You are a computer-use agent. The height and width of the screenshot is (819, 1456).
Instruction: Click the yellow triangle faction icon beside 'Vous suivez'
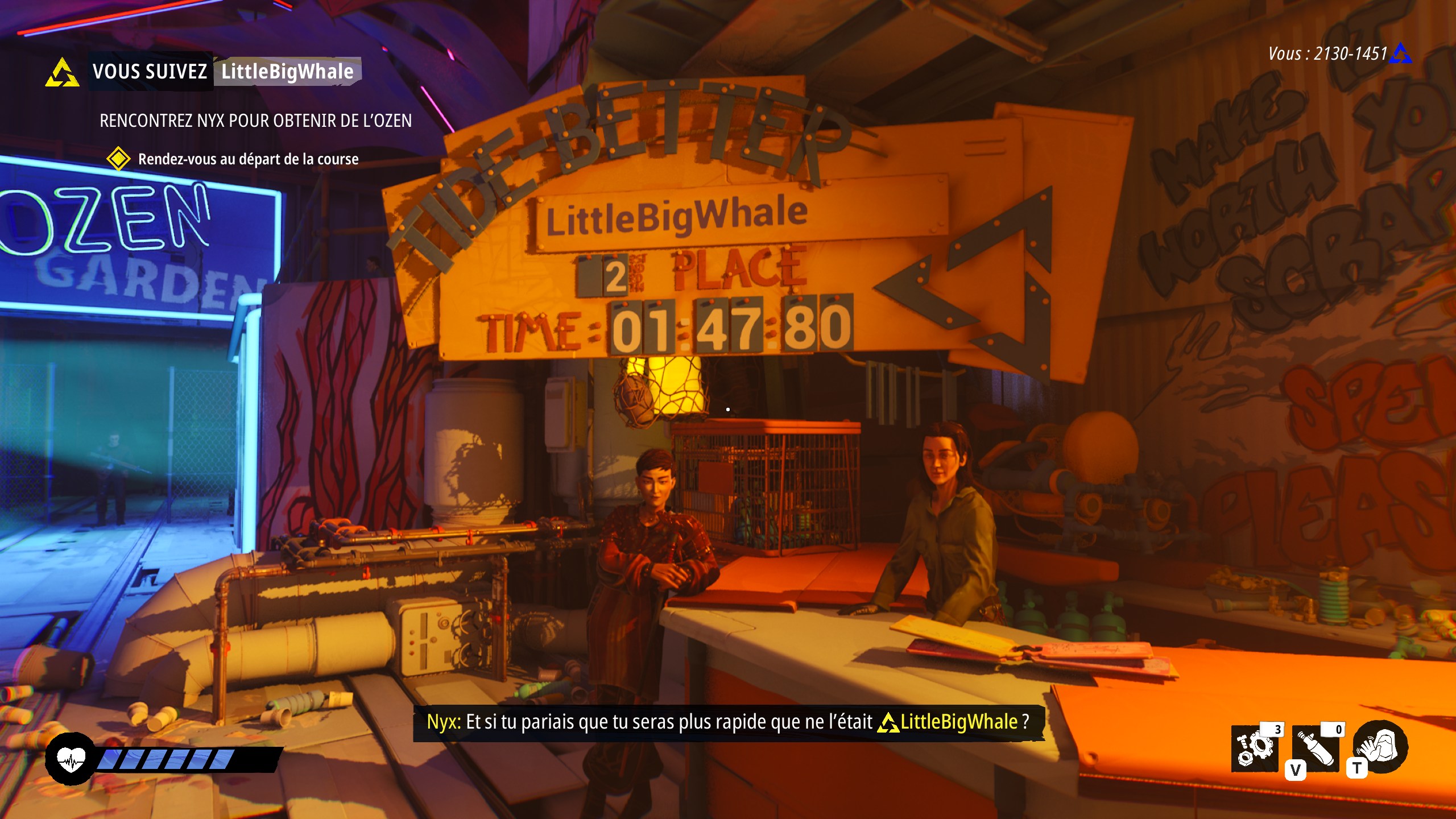[62, 73]
